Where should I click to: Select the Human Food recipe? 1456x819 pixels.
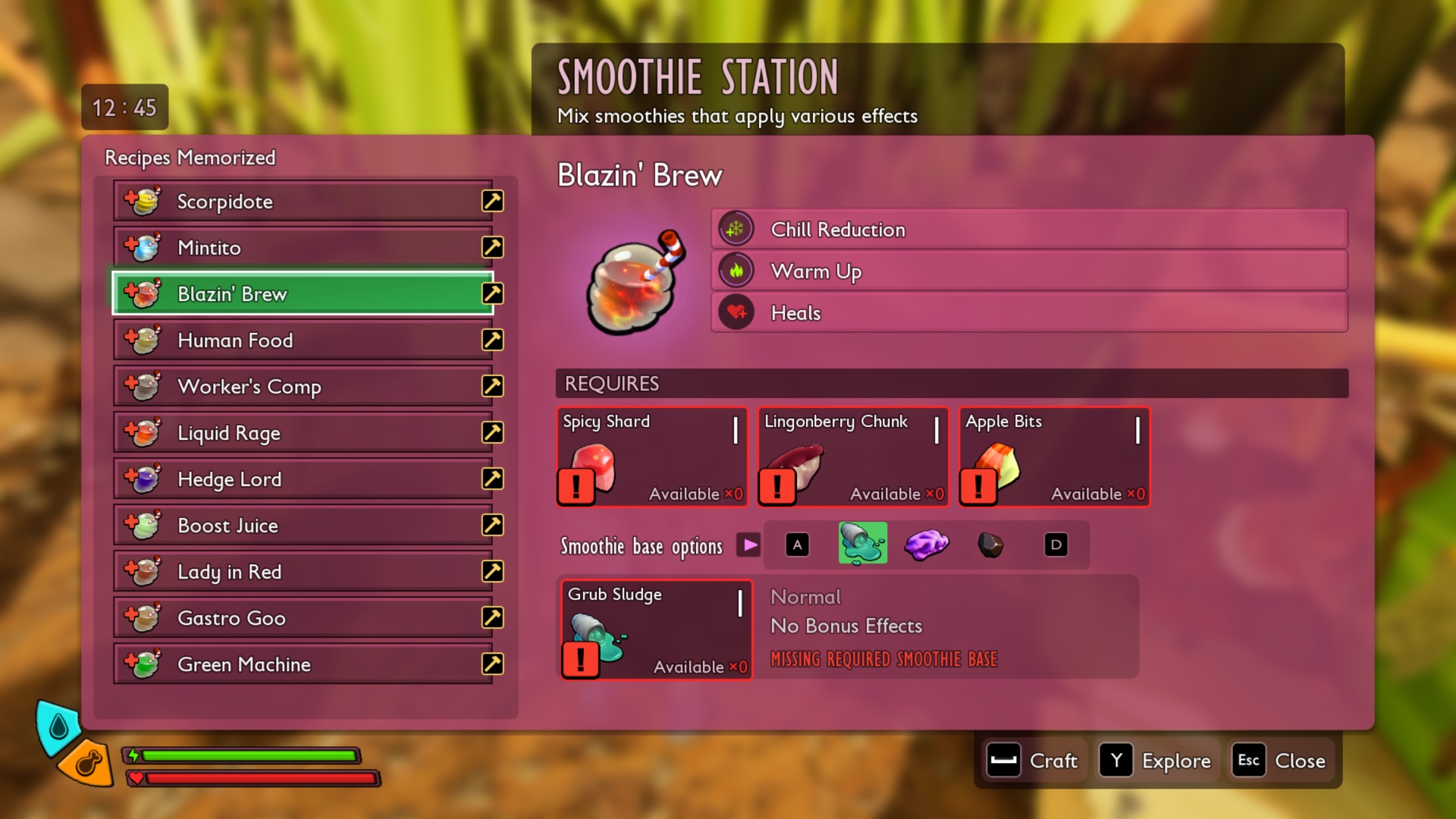pos(303,340)
